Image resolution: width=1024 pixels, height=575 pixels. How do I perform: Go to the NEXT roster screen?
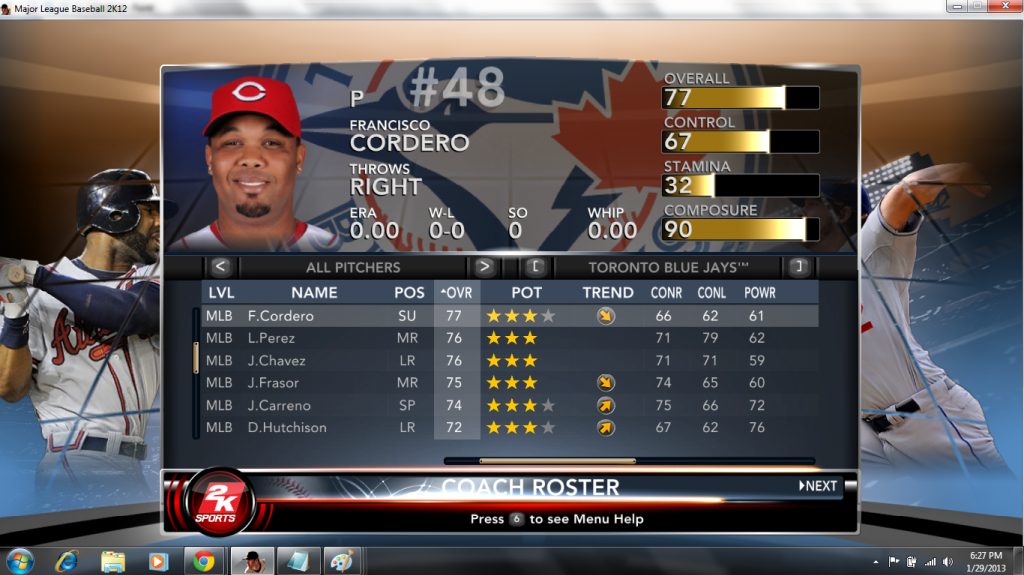818,486
